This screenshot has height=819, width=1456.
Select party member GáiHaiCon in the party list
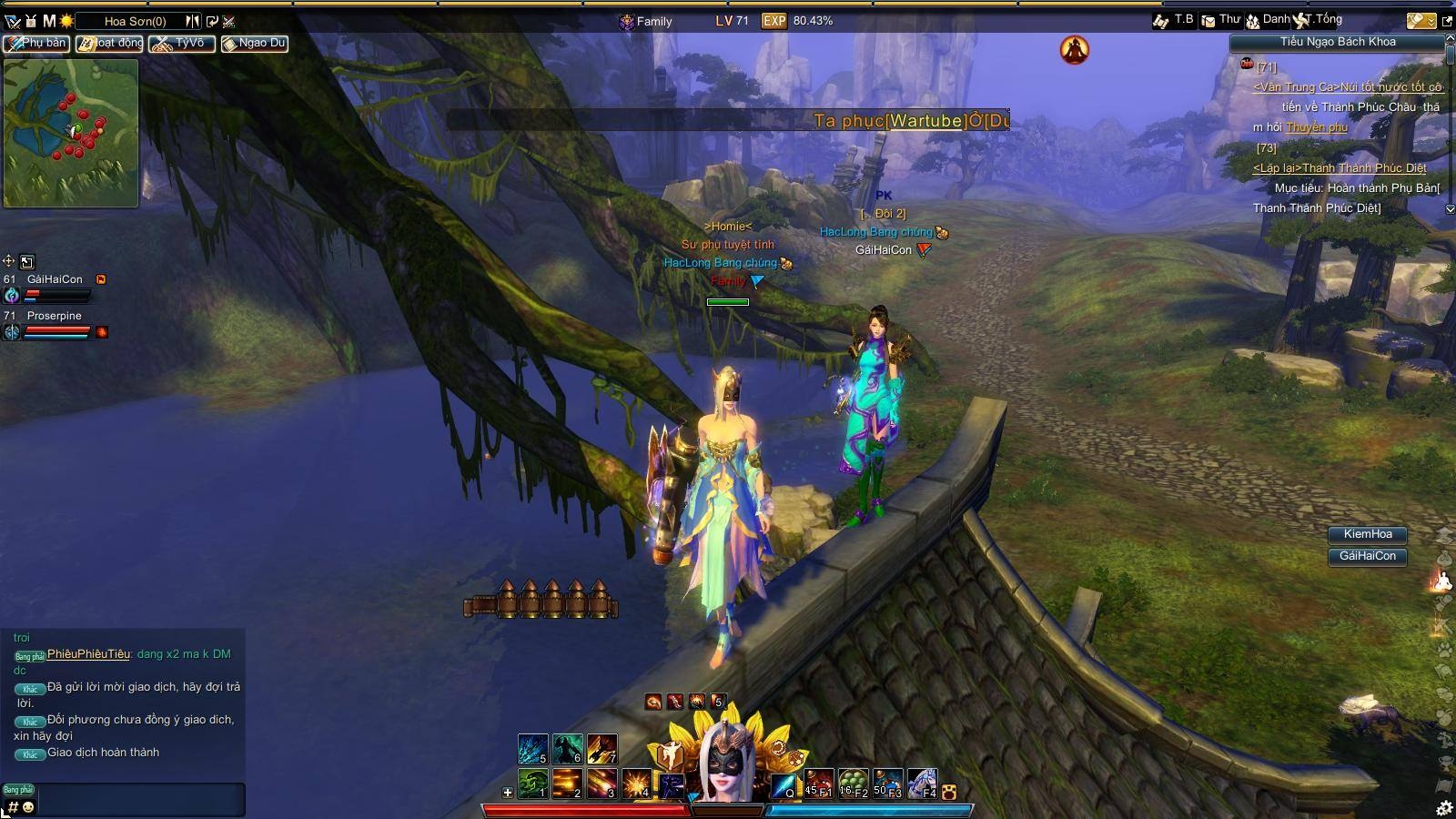[x=55, y=279]
